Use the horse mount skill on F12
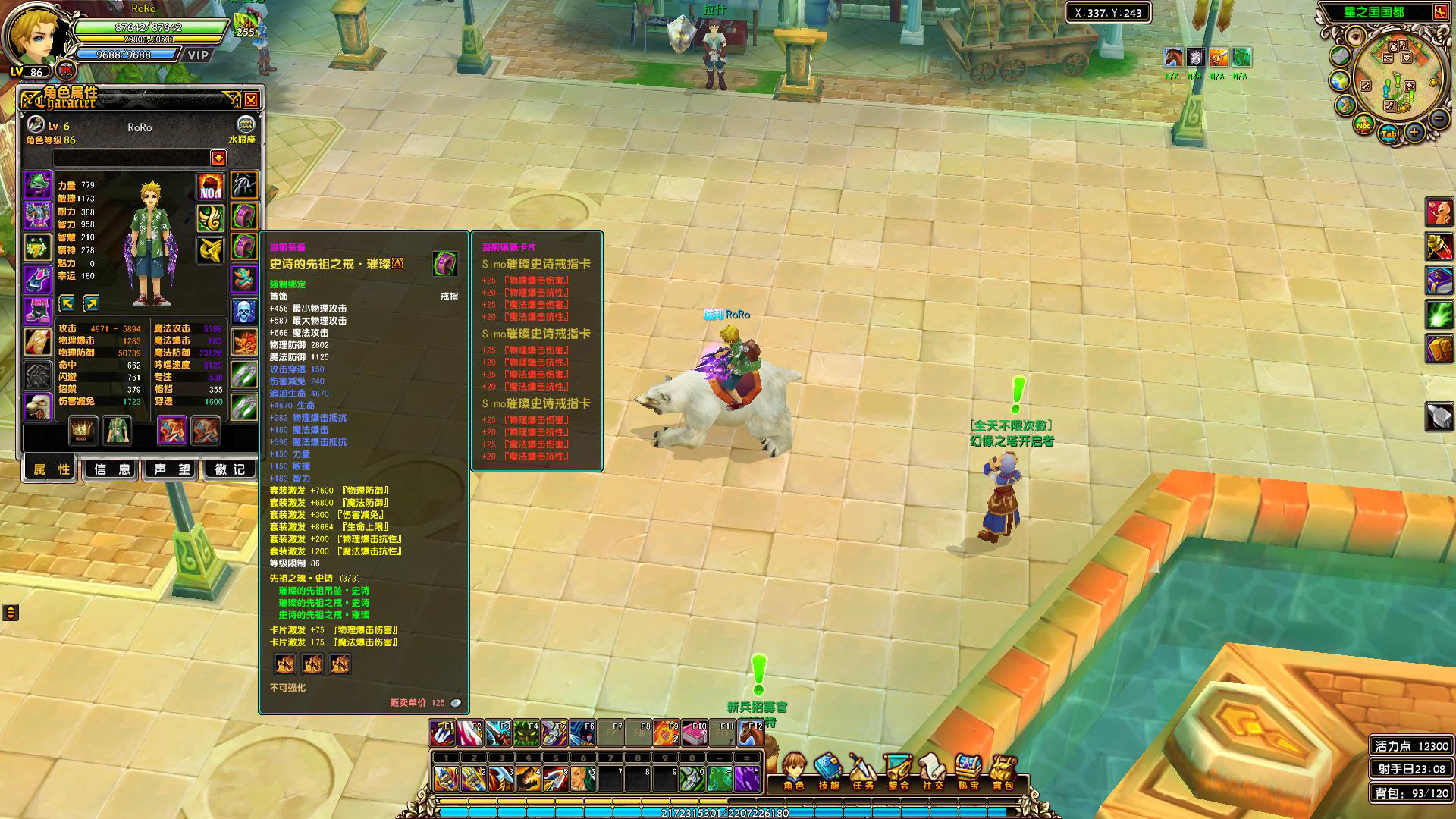 point(751,734)
